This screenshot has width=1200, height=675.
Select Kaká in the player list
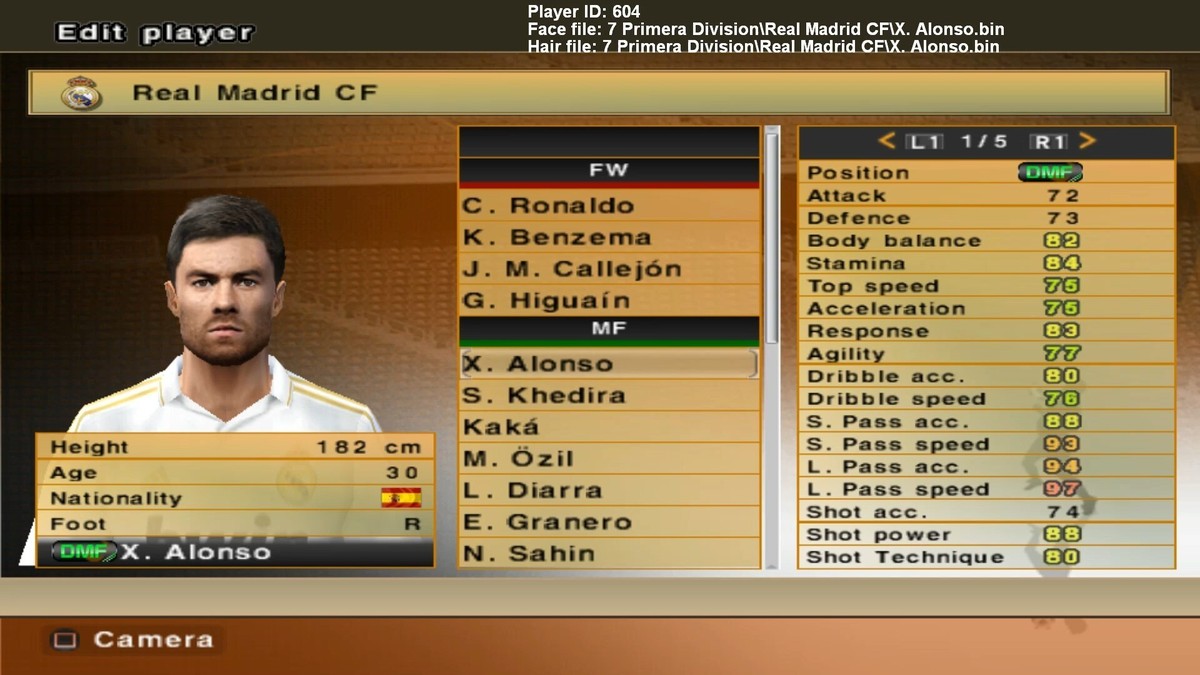pyautogui.click(x=608, y=428)
